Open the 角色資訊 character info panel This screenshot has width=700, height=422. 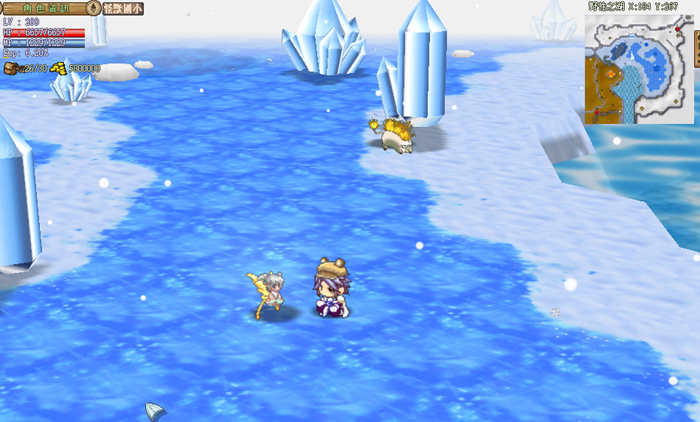click(44, 7)
